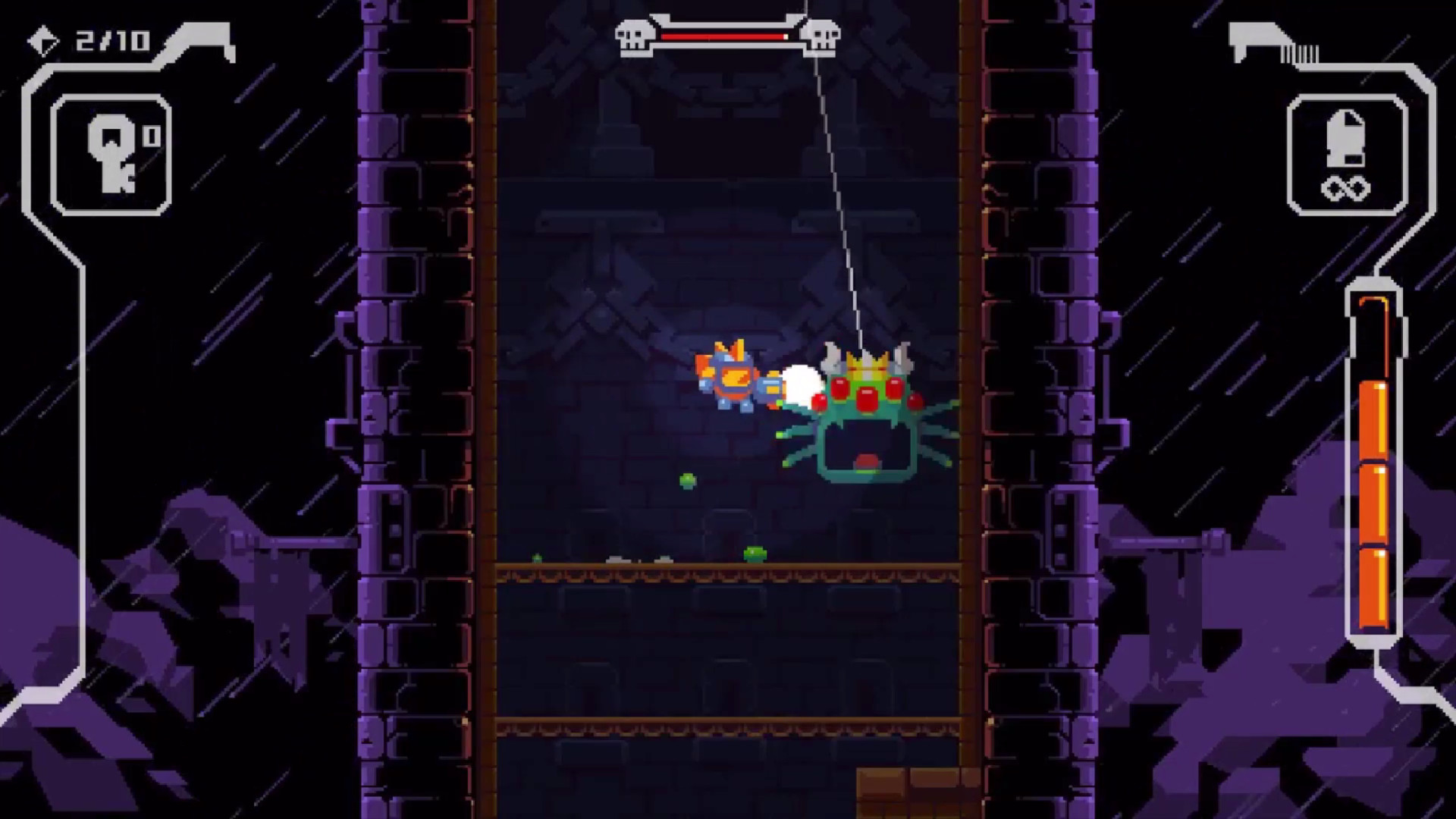Click the gem icon beside the 2/10 counter

pyautogui.click(x=44, y=42)
